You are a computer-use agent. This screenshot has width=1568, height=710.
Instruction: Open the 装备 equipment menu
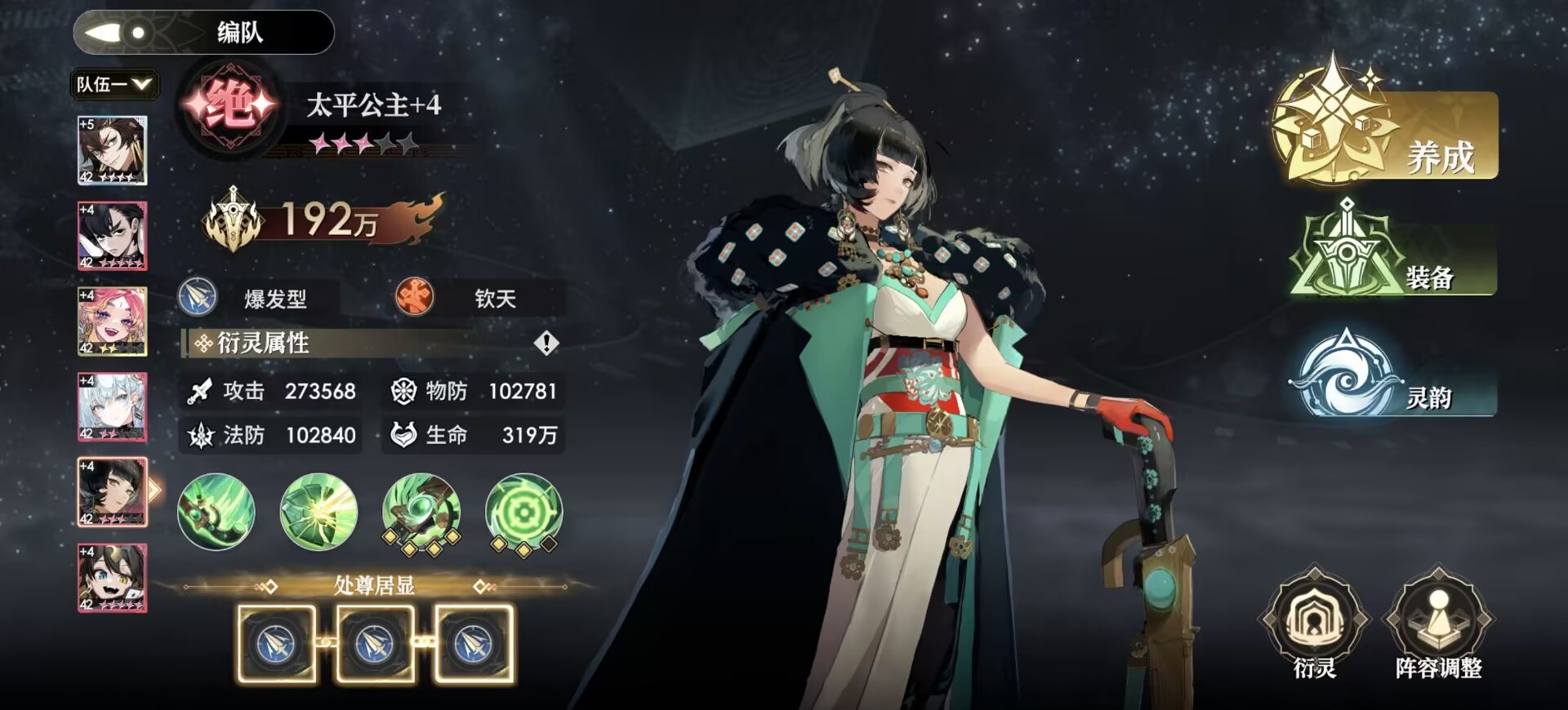[1392, 253]
